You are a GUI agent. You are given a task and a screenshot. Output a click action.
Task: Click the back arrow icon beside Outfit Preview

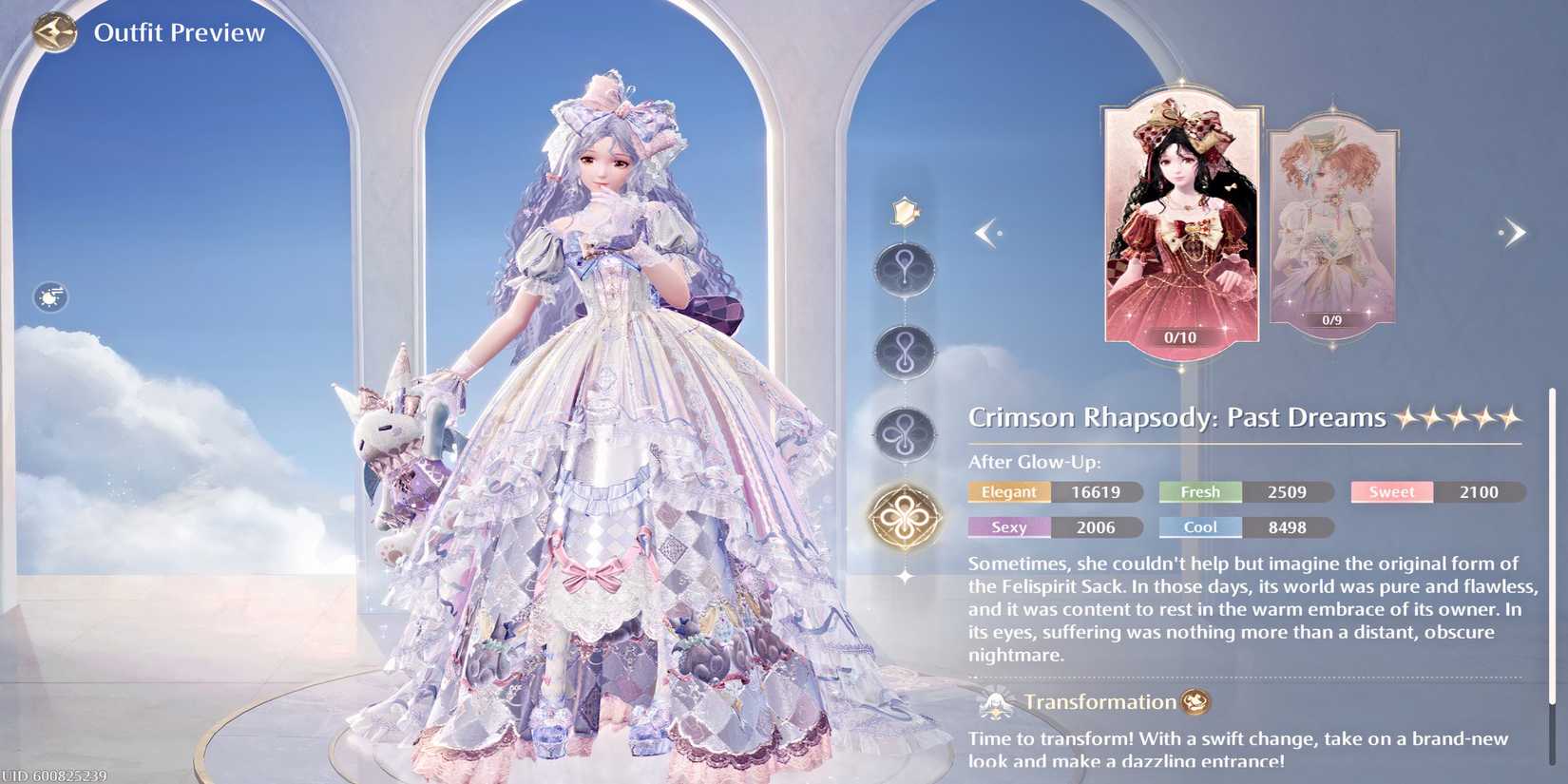pos(54,31)
